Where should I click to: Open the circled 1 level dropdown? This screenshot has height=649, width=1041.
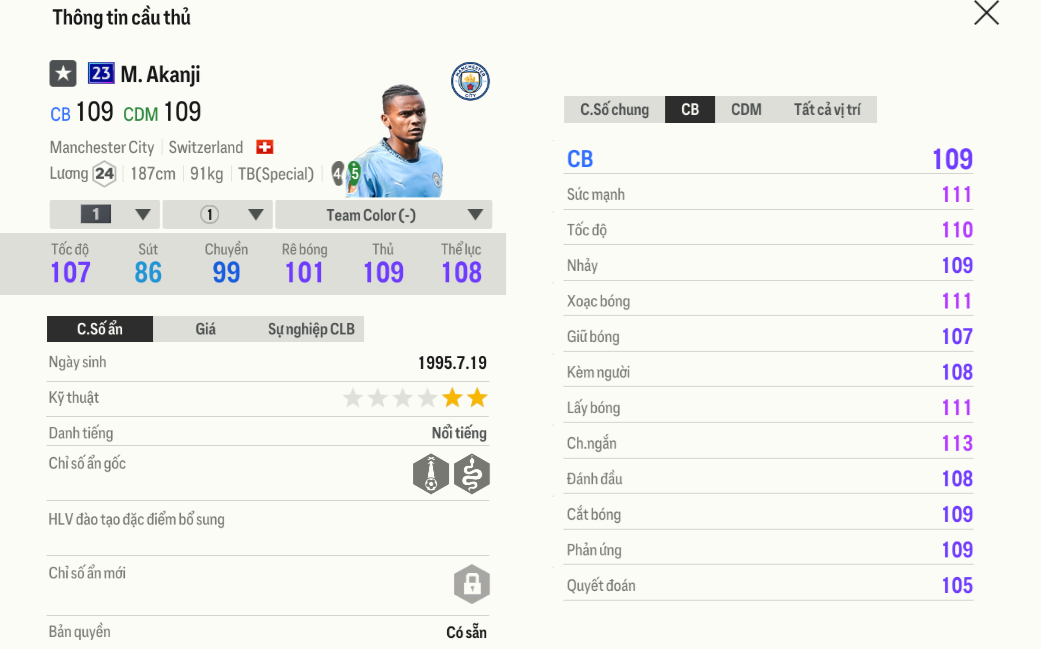[x=218, y=215]
